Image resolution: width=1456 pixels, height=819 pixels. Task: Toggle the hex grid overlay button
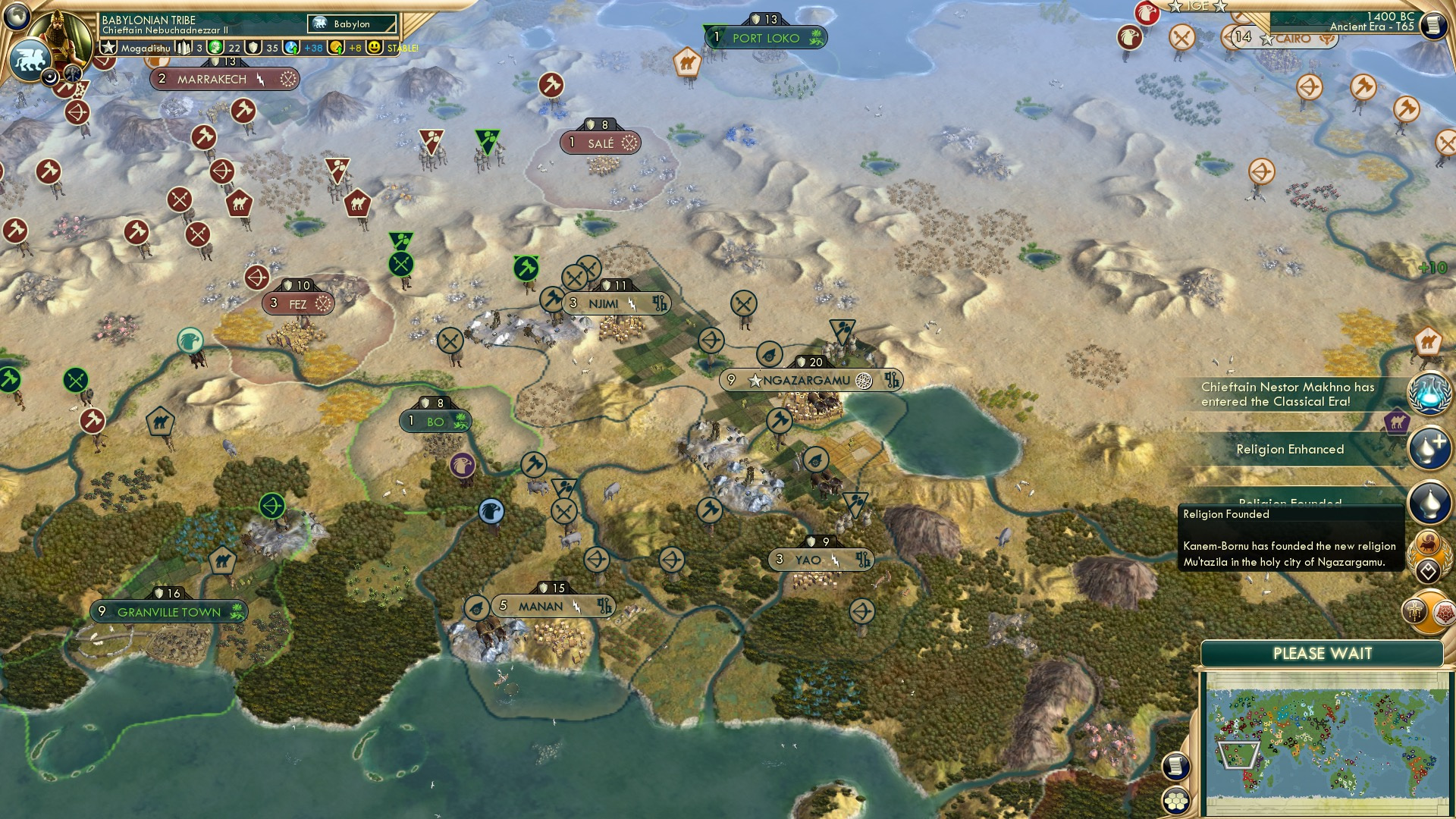(1176, 801)
